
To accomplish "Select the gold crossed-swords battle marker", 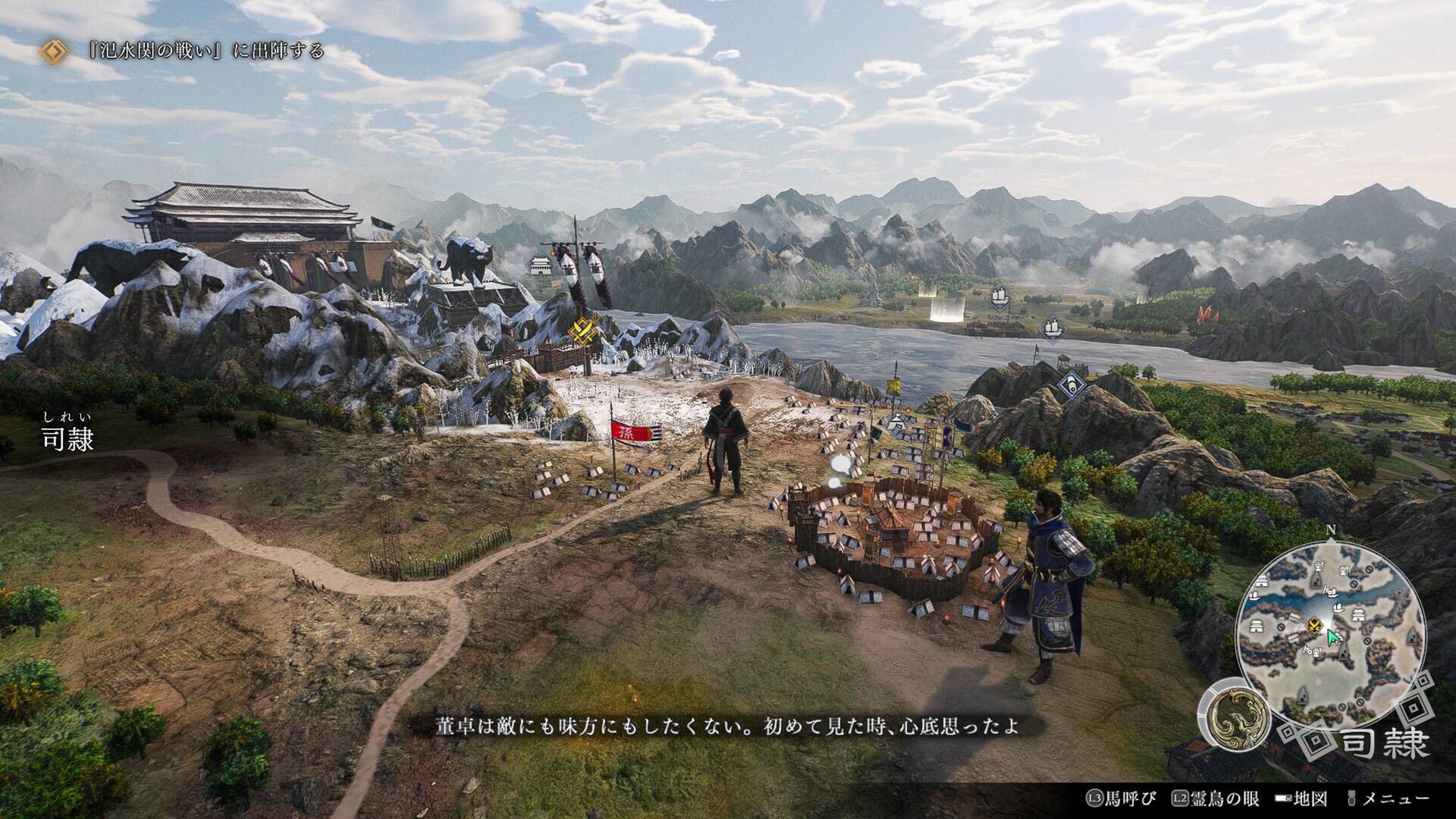I will (x=582, y=331).
